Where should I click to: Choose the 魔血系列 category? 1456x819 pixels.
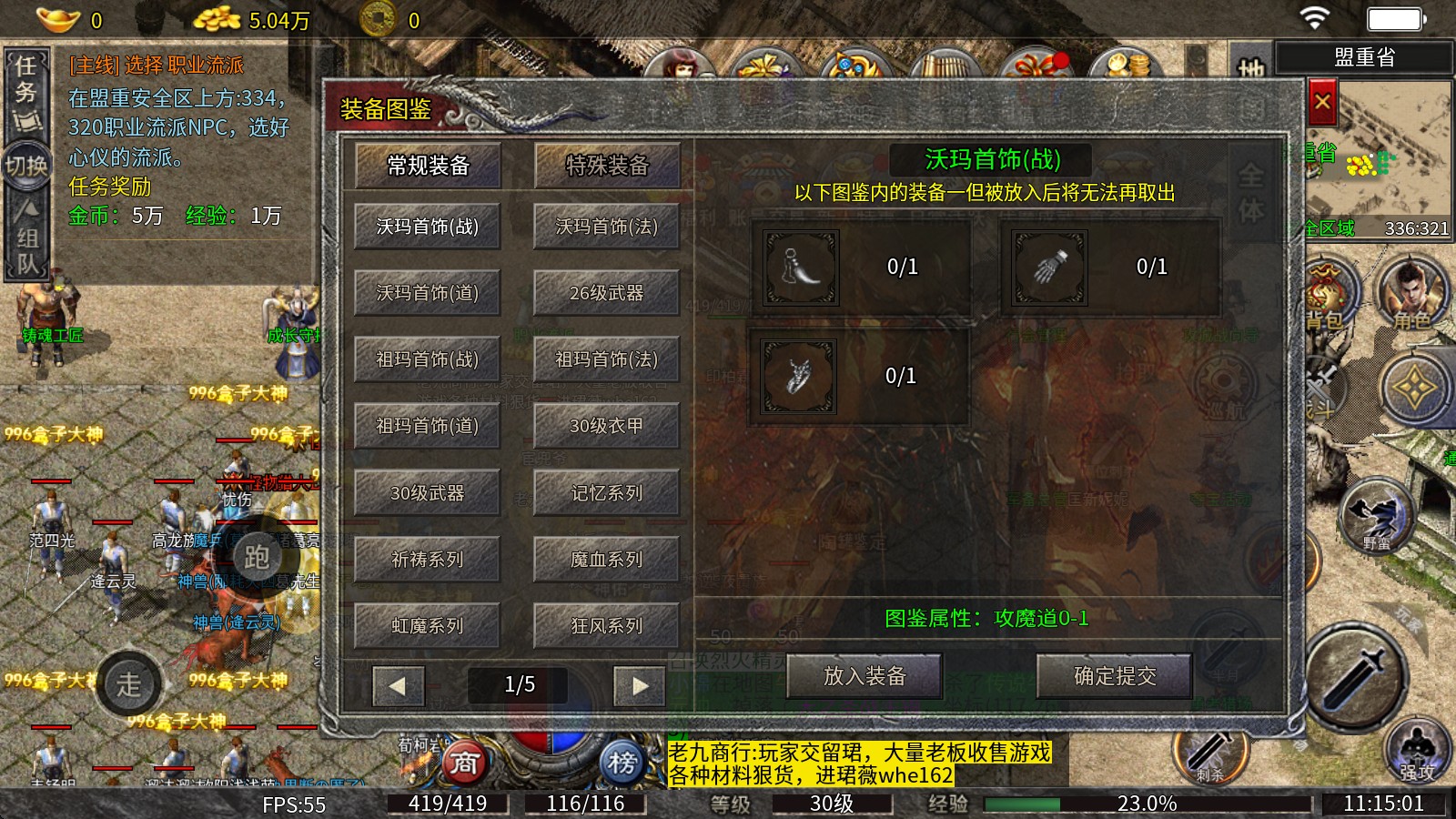(x=607, y=560)
